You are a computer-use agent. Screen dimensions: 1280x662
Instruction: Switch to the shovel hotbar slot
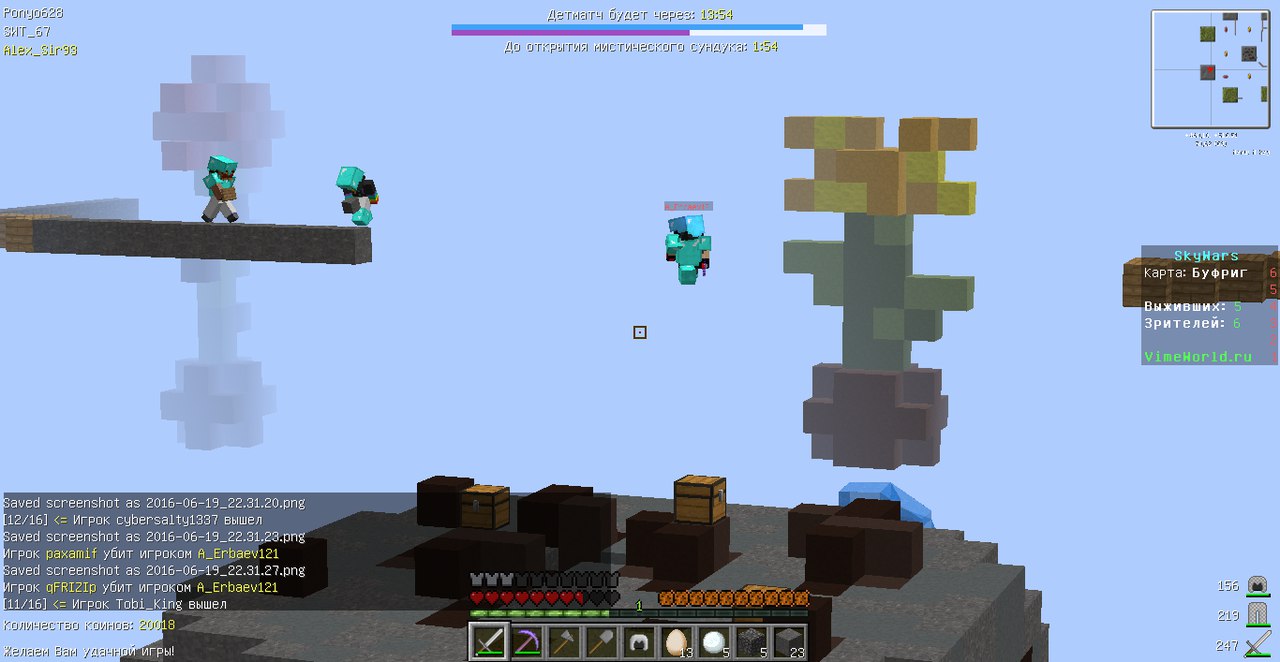601,641
